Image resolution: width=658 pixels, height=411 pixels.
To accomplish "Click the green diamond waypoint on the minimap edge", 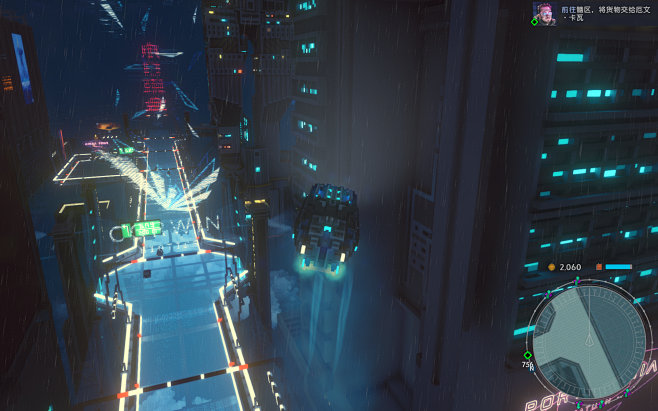I will [527, 355].
